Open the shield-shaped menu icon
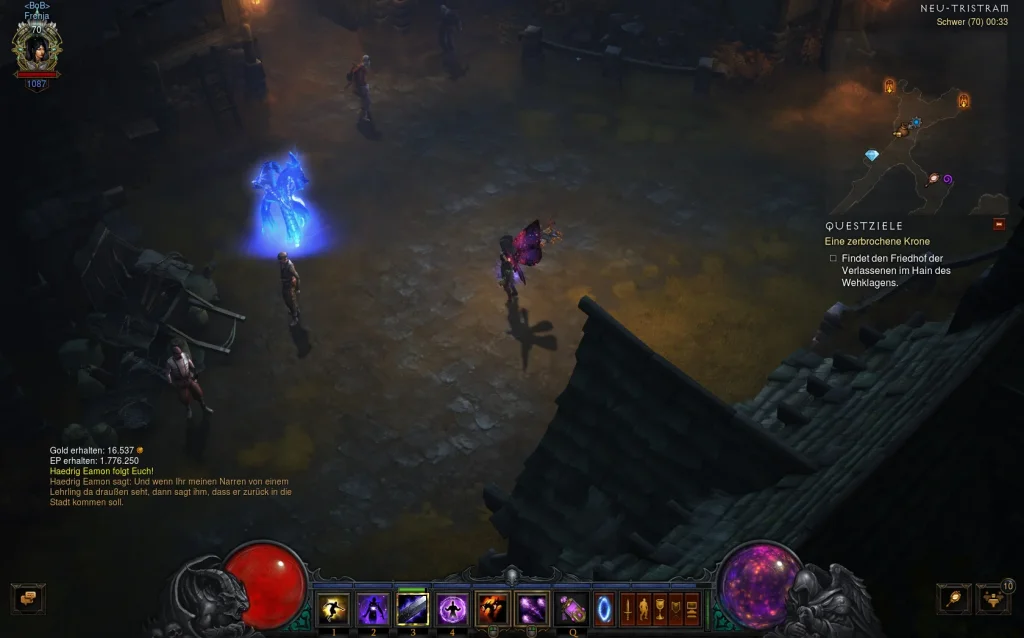The height and width of the screenshot is (638, 1024). click(675, 608)
